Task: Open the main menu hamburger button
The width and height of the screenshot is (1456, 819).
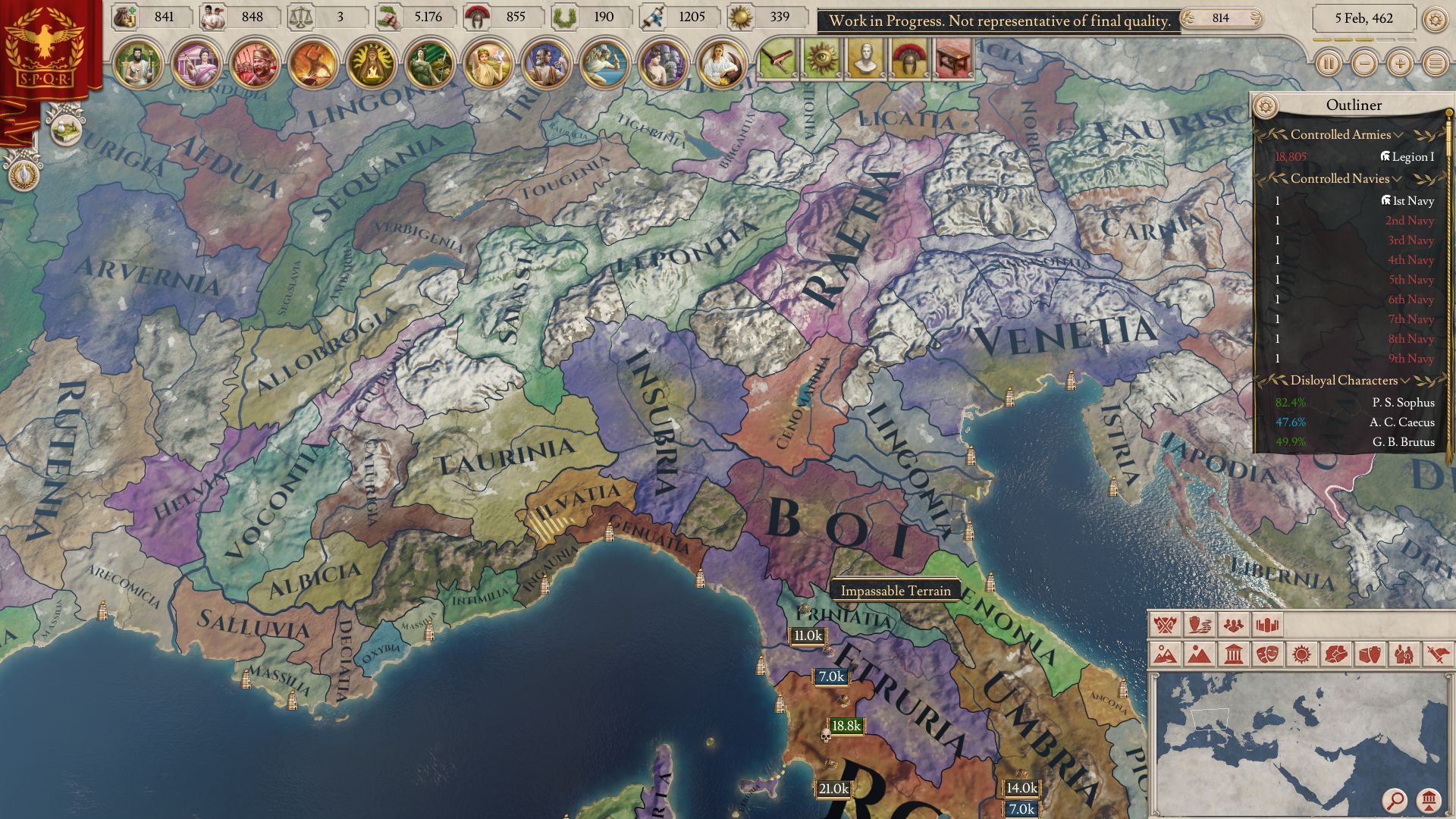Action: coord(1435,64)
